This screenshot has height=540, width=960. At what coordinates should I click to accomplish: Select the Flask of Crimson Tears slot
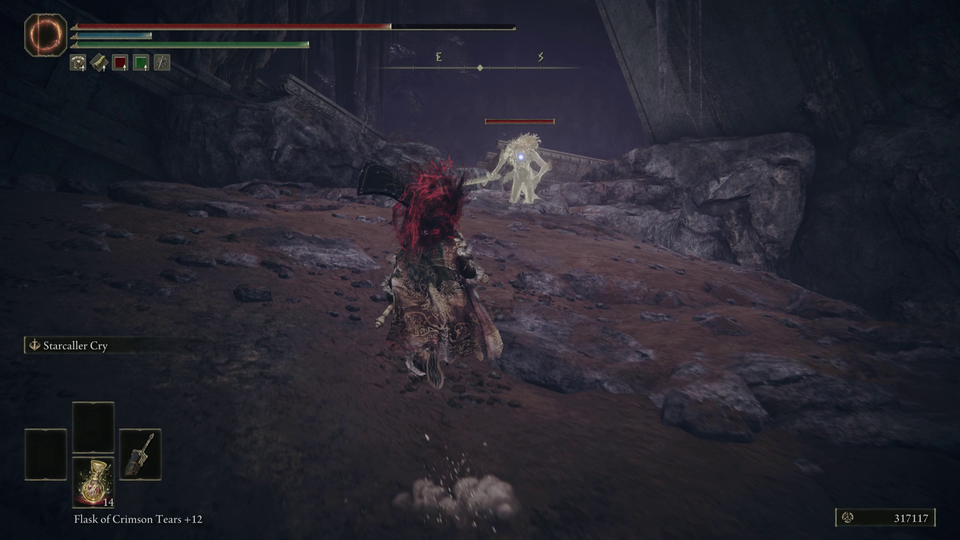coord(93,482)
